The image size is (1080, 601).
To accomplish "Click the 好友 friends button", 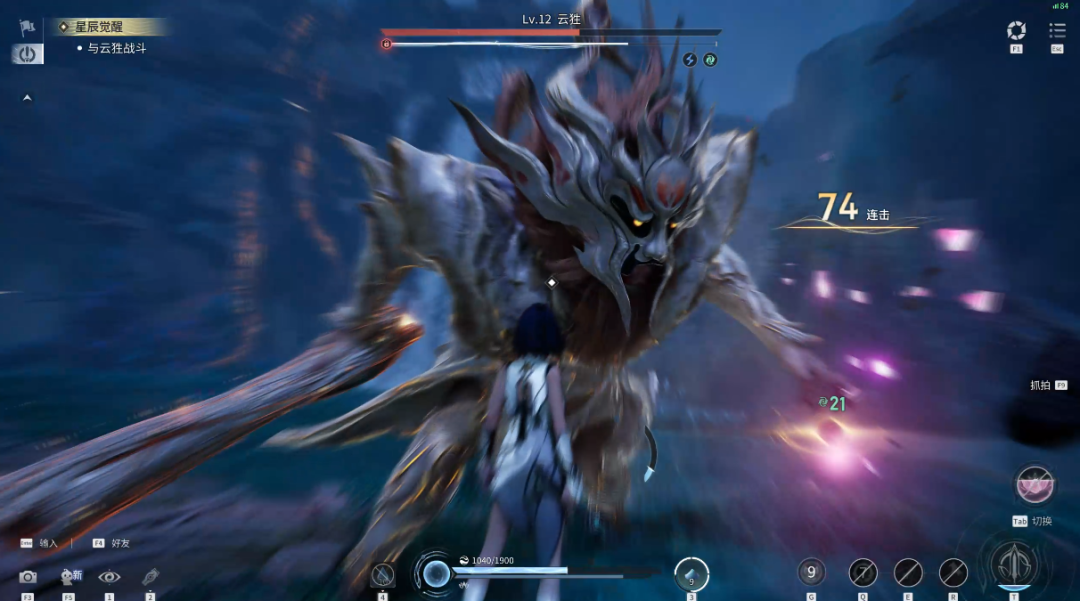I will (112, 543).
